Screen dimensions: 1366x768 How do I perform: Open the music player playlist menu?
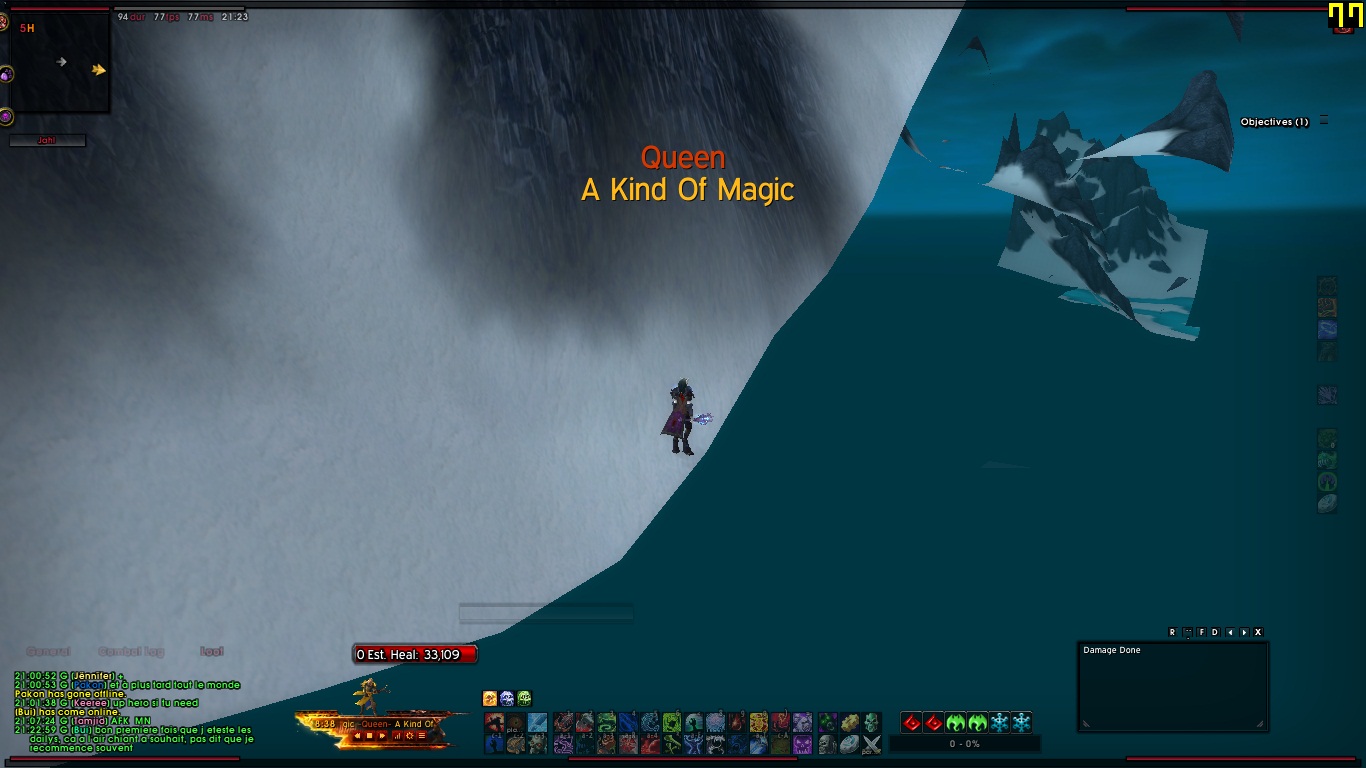pyautogui.click(x=421, y=736)
